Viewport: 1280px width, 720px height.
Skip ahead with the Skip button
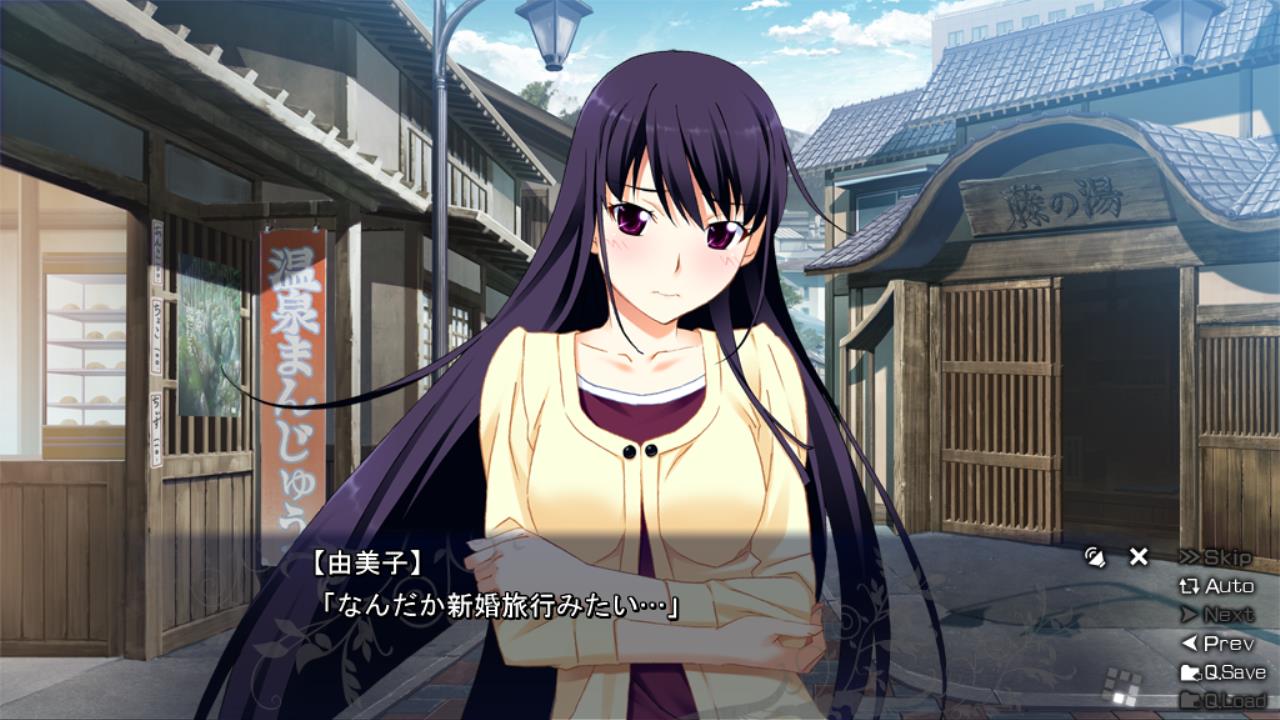(1216, 557)
